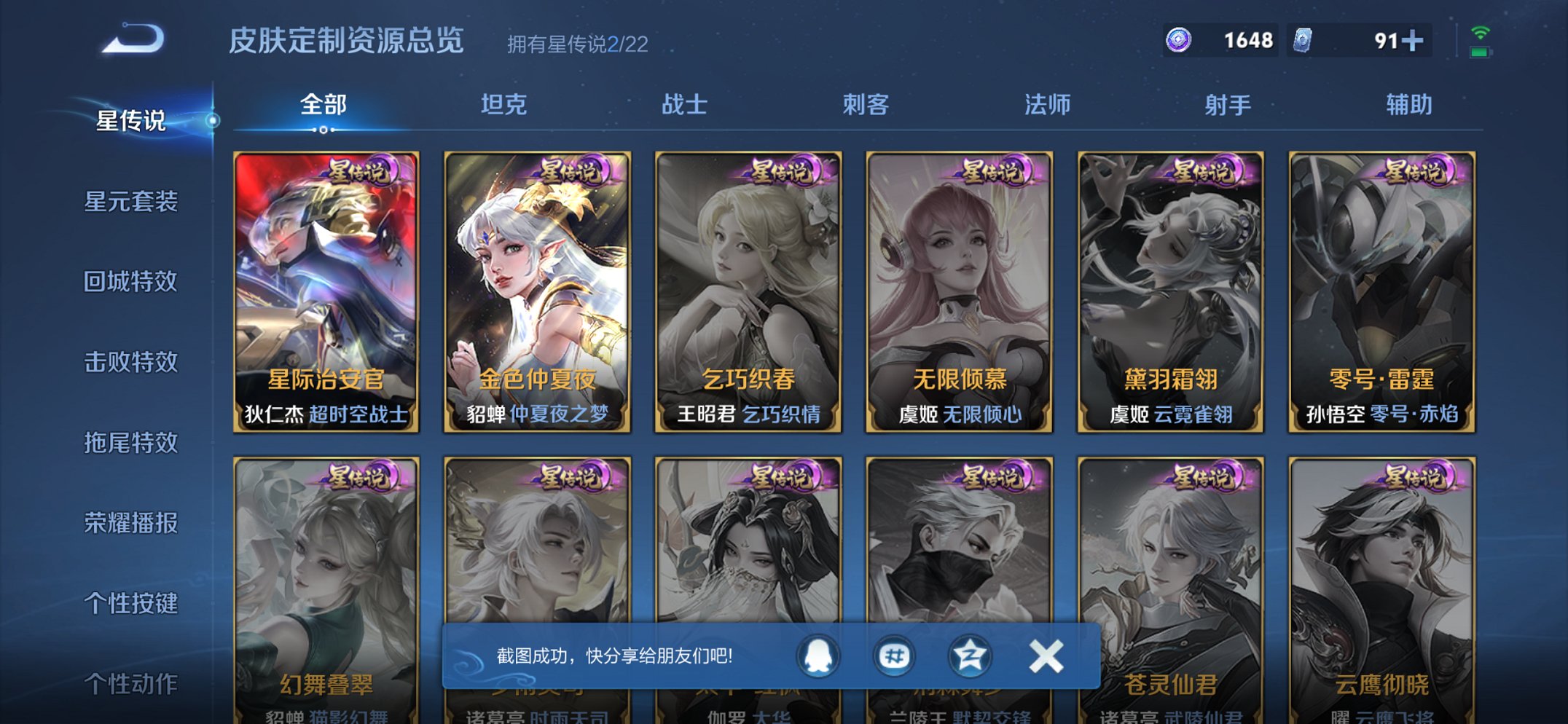Expand the 拖尾特效 section
This screenshot has width=1568, height=724.
(131, 444)
